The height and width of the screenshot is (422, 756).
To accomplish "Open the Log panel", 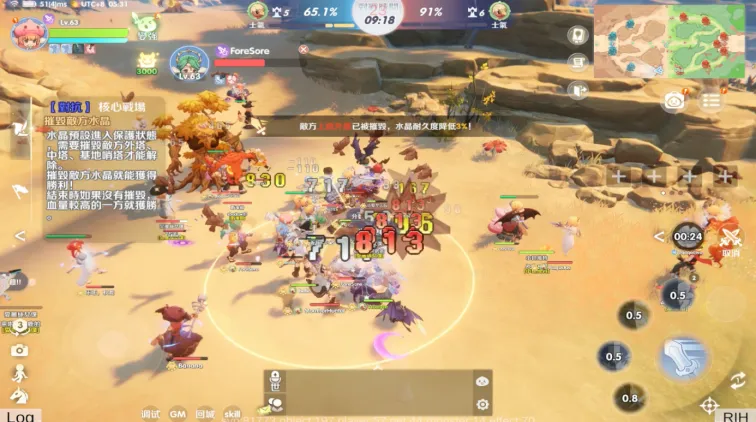I will (20, 415).
